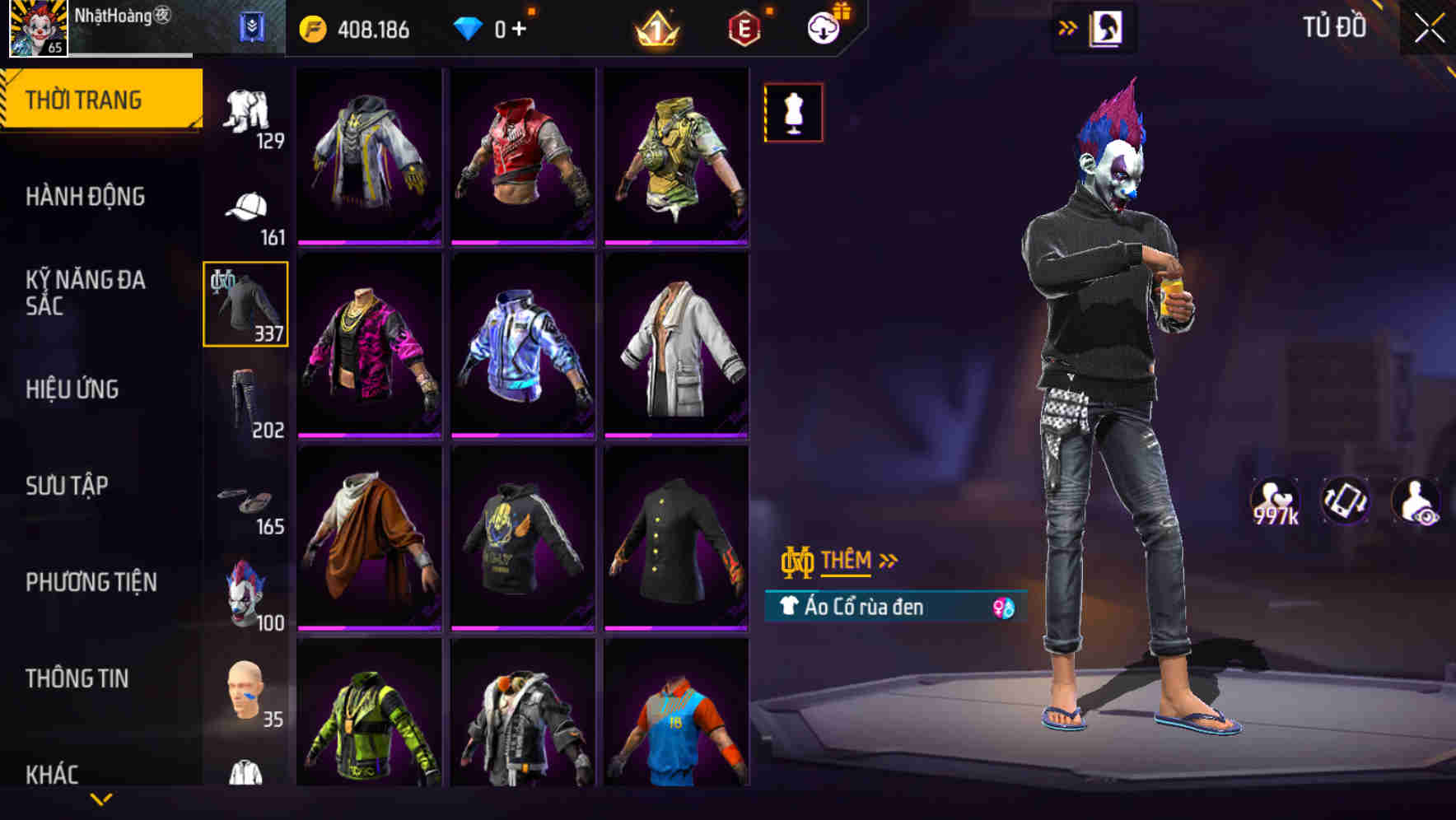Expand more categories via bottom yellow chevron
Image resolution: width=1456 pixels, height=820 pixels.
(x=102, y=797)
